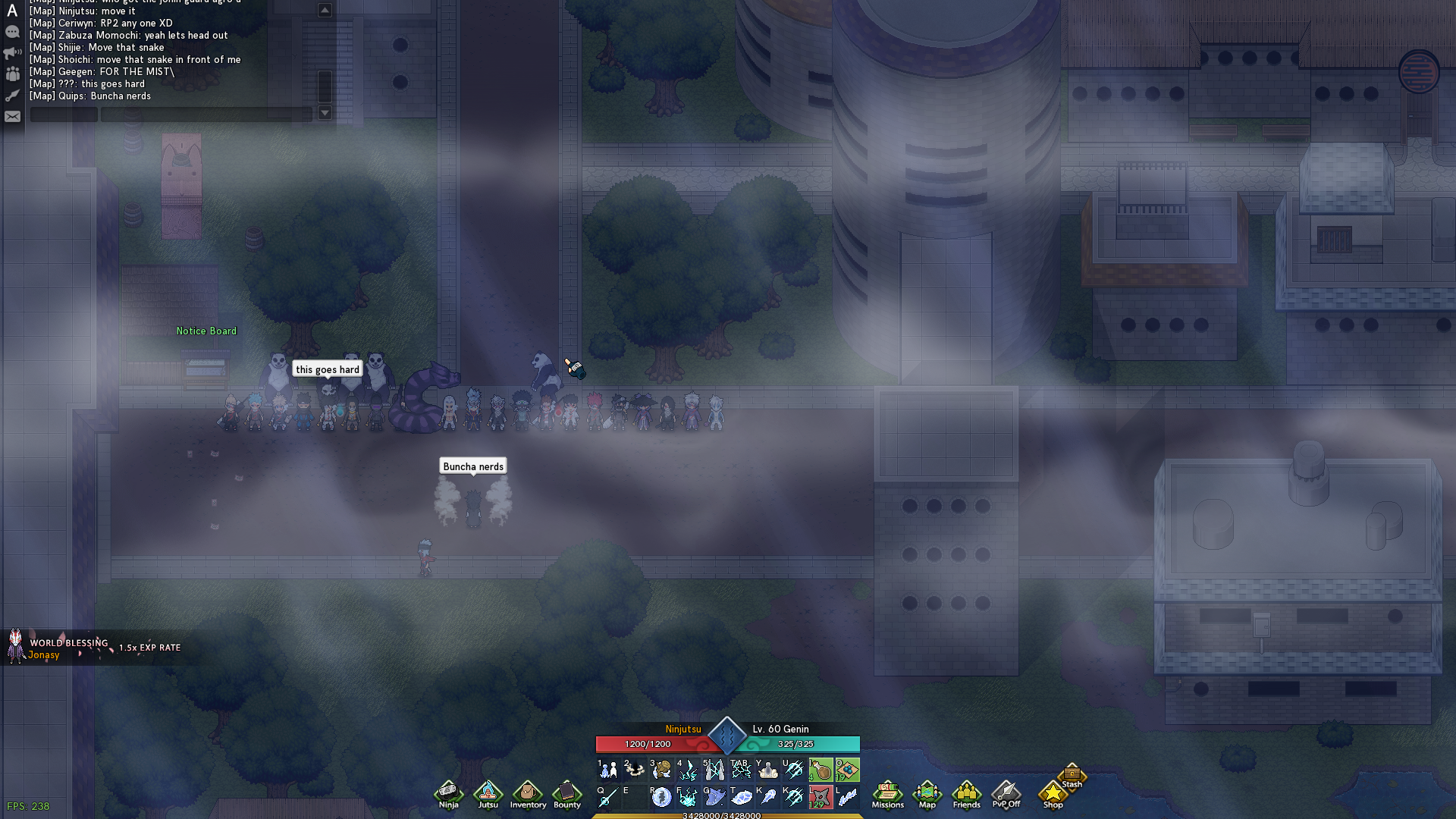
Task: Select the red shuriken slot with 129
Action: click(820, 797)
